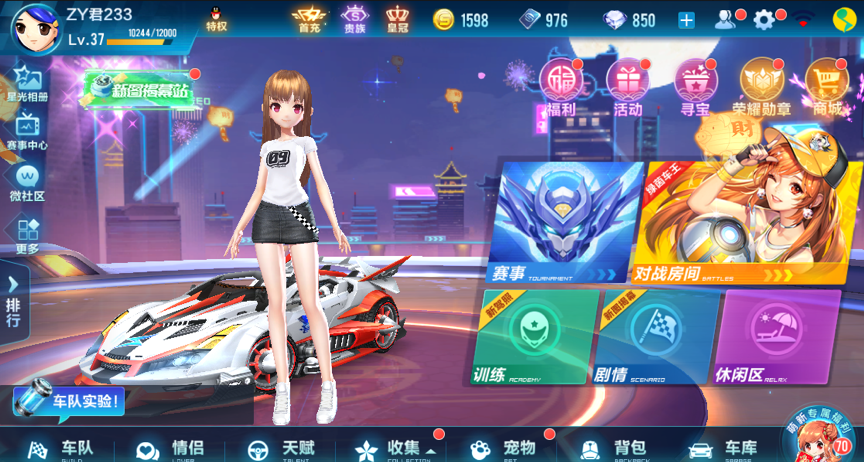Screen dimensions: 864x462
Task: Open the 背包 backpack
Action: [x=616, y=448]
